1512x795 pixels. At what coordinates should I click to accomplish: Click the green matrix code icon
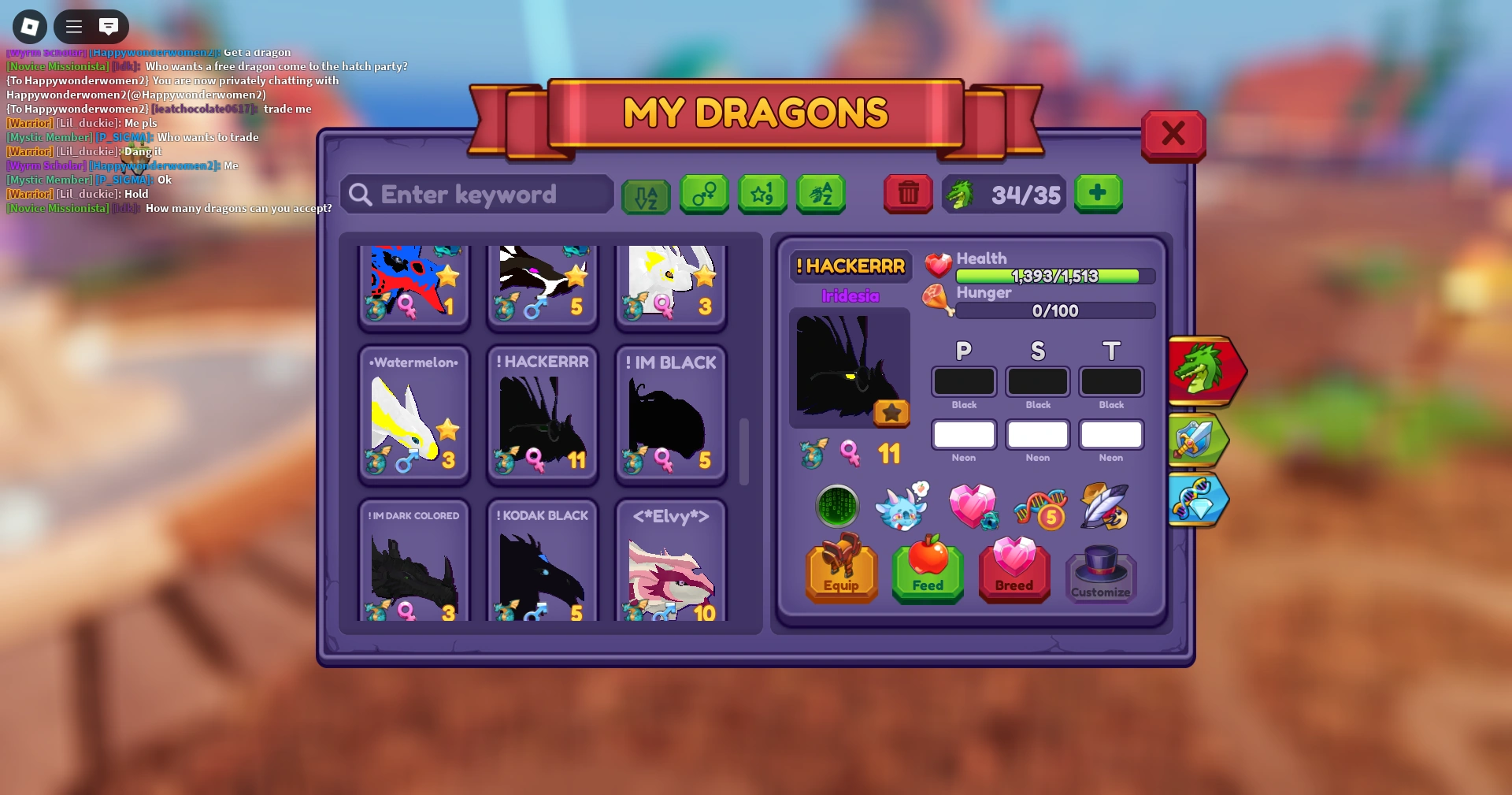point(838,507)
